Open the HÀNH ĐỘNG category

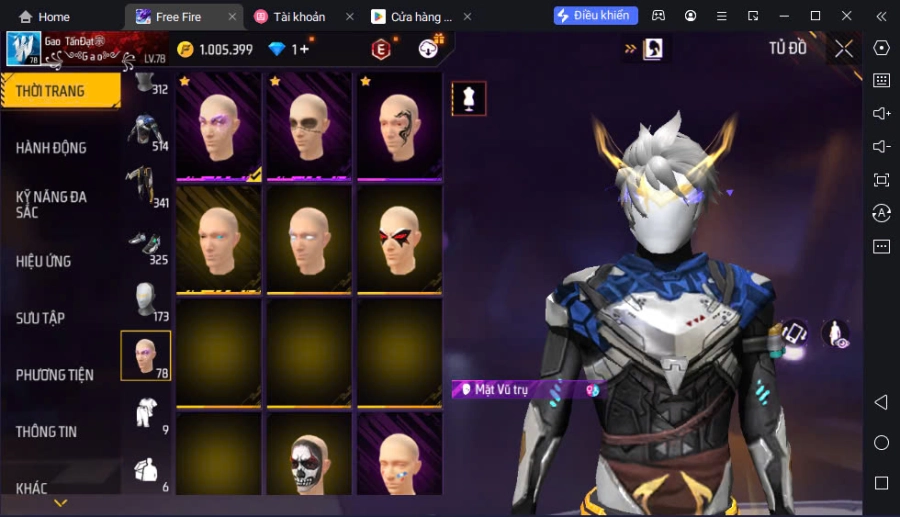click(52, 148)
